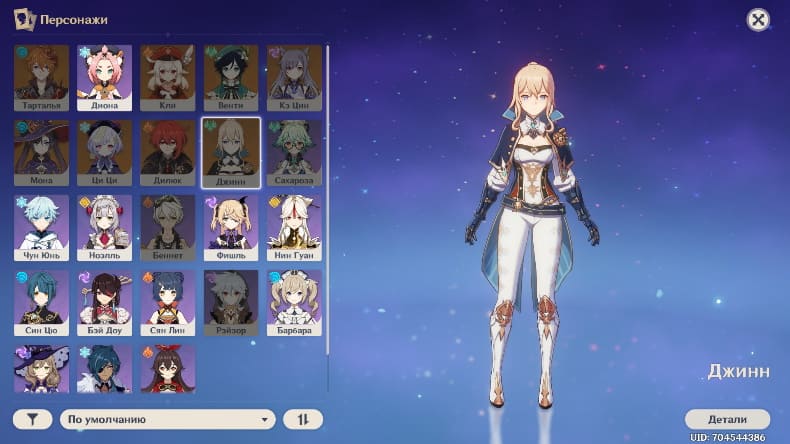Select the character Барбара

(294, 302)
